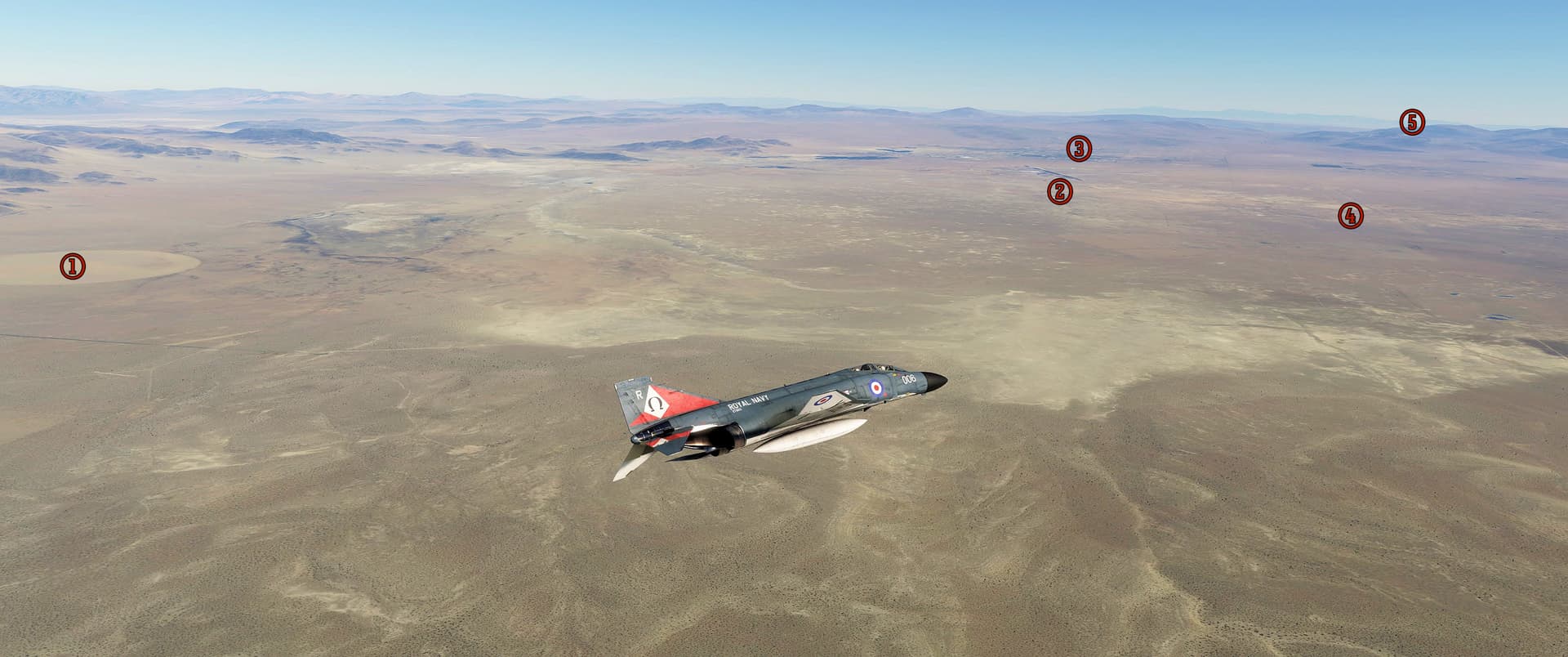Click the marker numbered 5
This screenshot has width=1568, height=657.
[x=1412, y=123]
